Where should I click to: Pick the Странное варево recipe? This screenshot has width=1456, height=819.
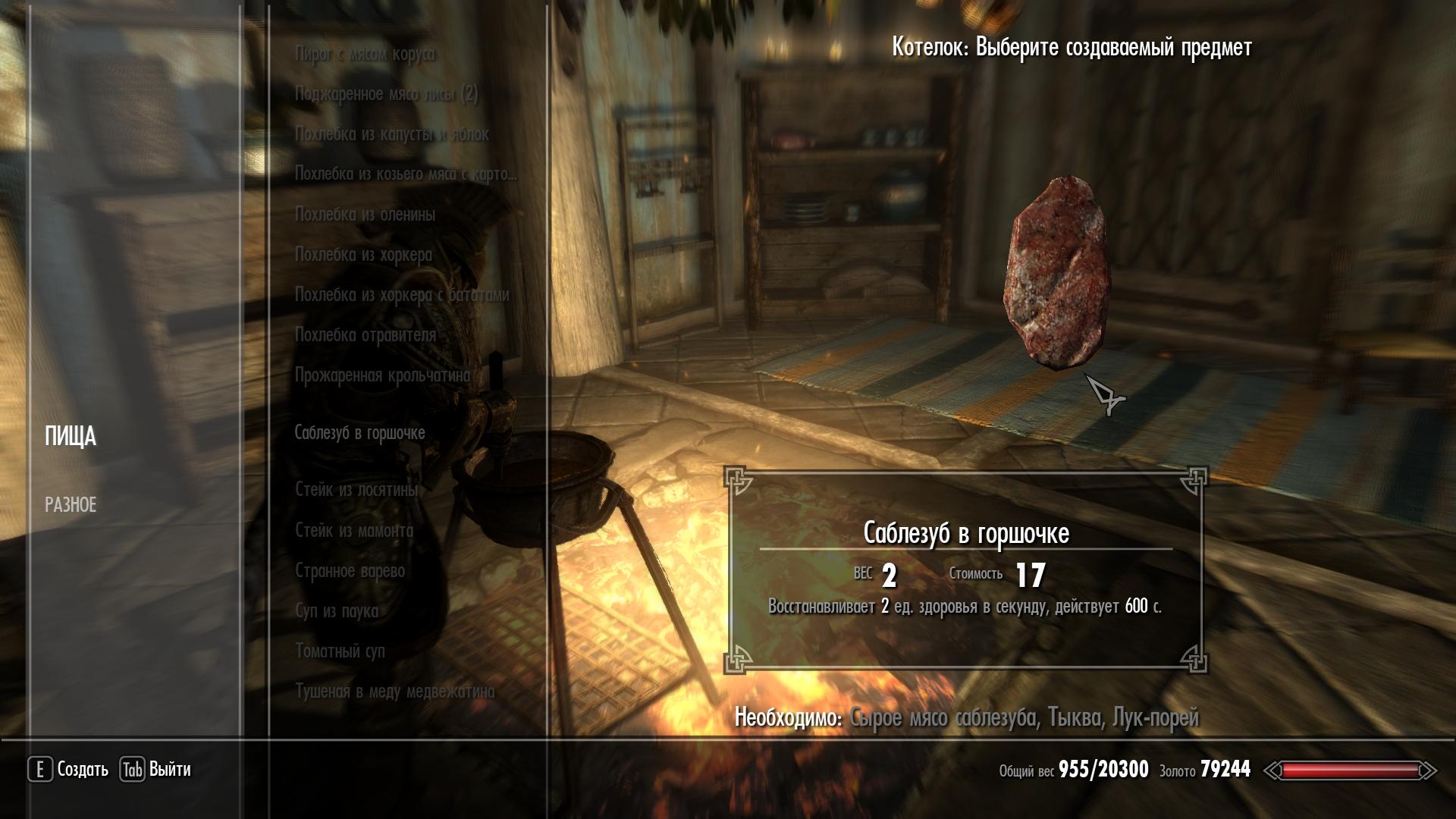[350, 571]
